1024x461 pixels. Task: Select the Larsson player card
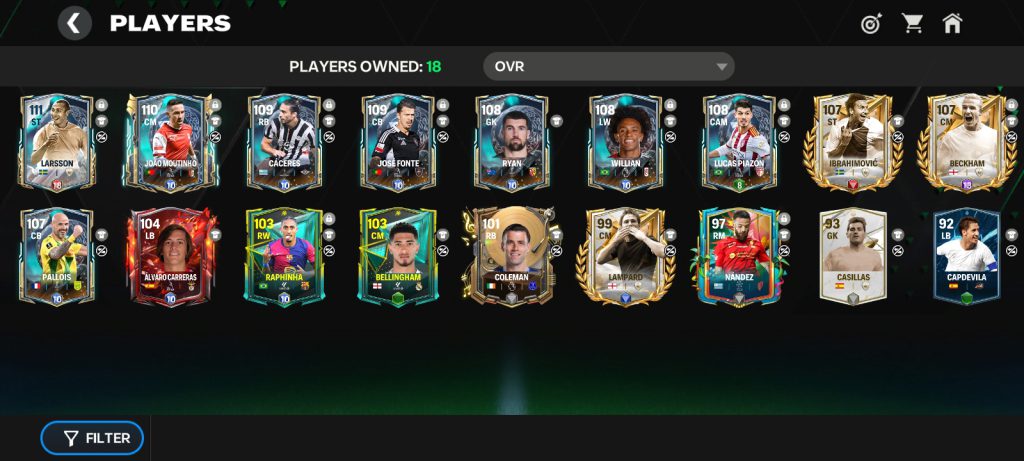pos(57,142)
